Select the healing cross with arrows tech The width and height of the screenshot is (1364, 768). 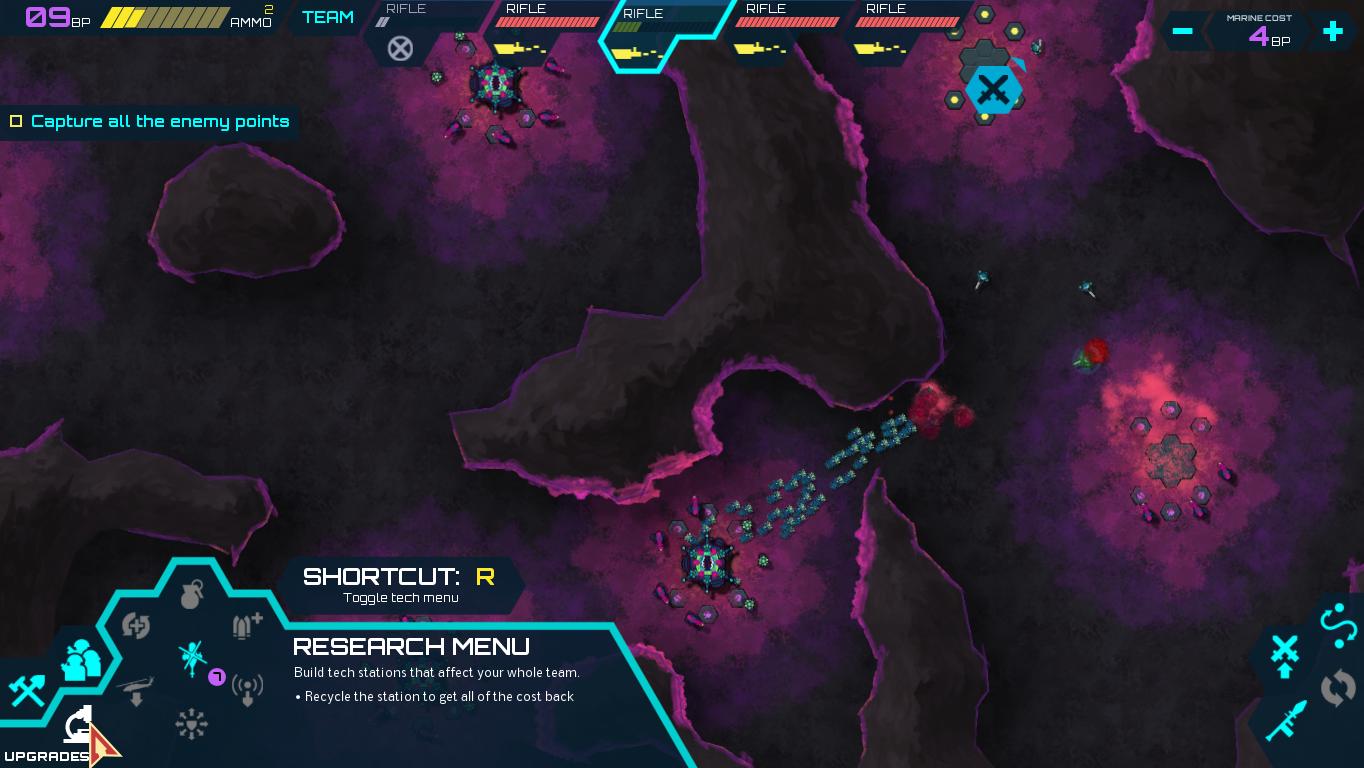[x=136, y=627]
